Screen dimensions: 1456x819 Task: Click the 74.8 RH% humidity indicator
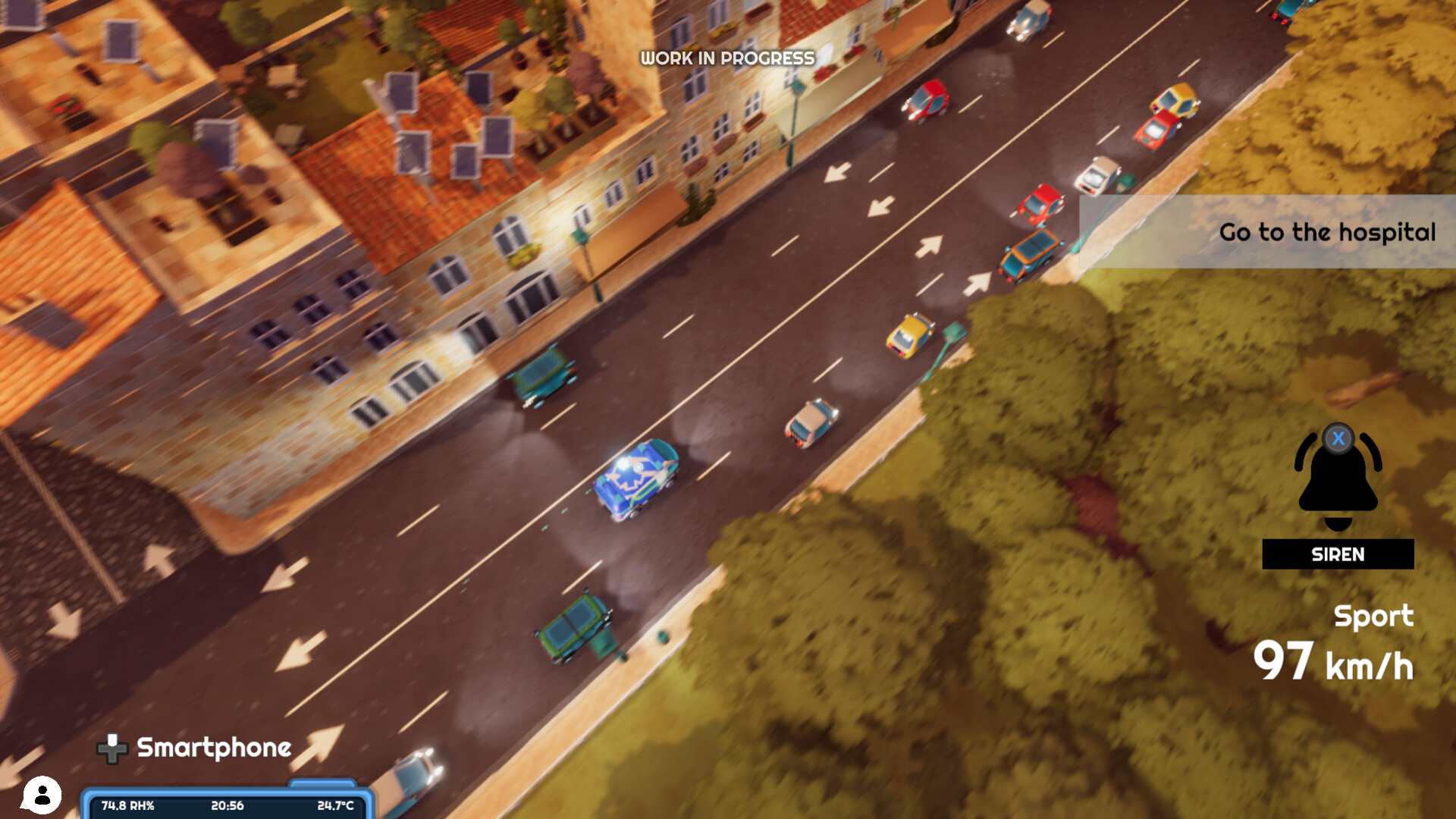coord(127,806)
